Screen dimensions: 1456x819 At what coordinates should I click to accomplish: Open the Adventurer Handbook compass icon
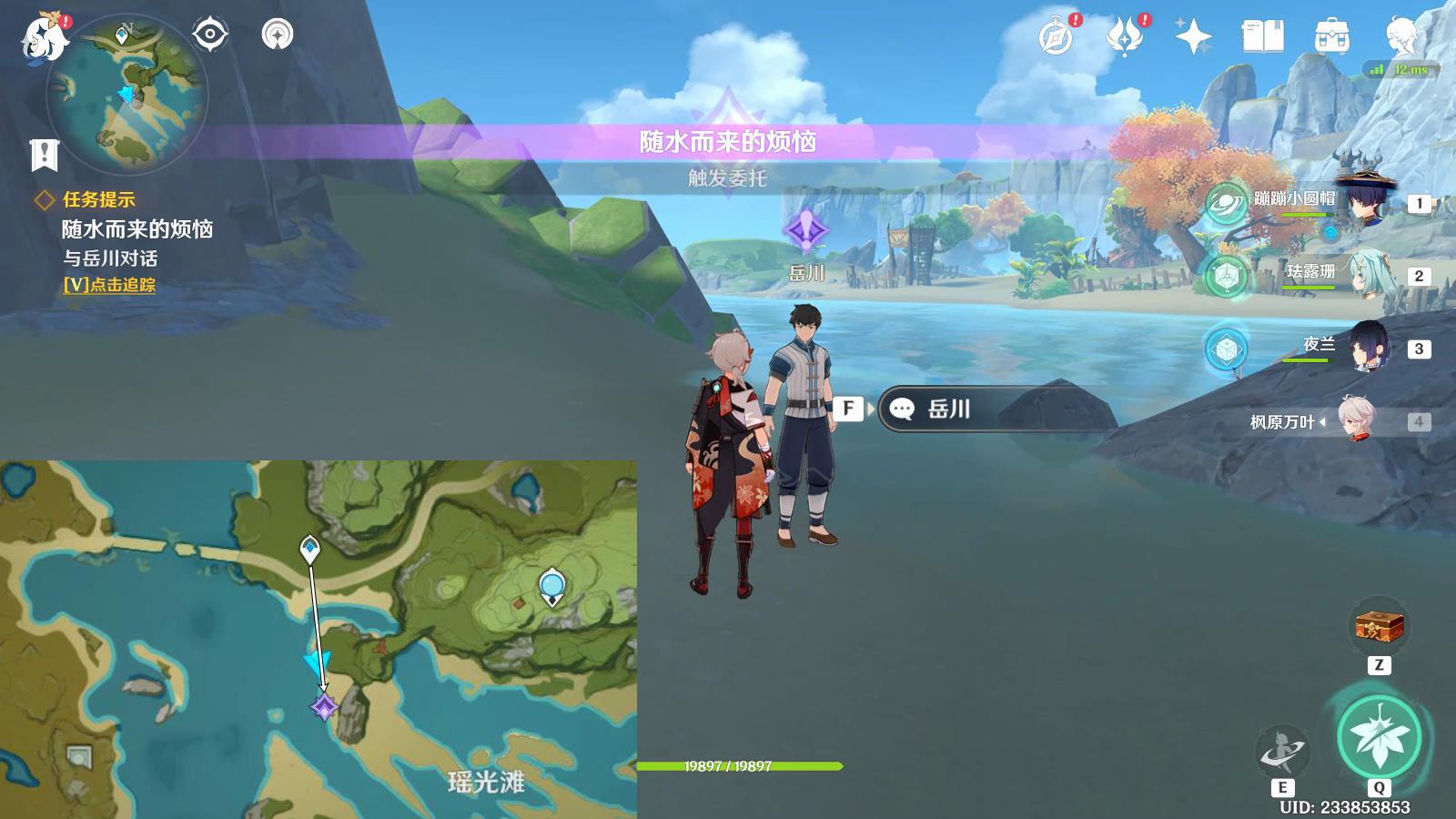point(1056,35)
